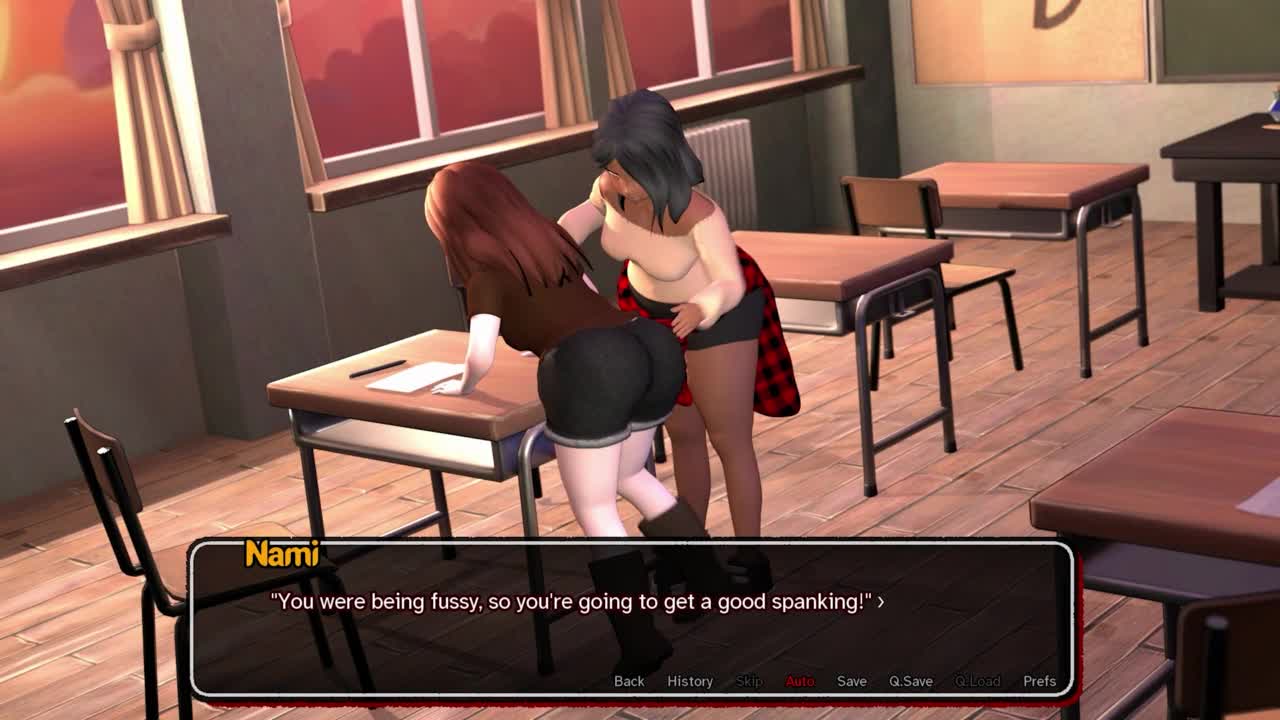The width and height of the screenshot is (1280, 720).
Task: Quick save with Q.Save
Action: [x=911, y=681]
